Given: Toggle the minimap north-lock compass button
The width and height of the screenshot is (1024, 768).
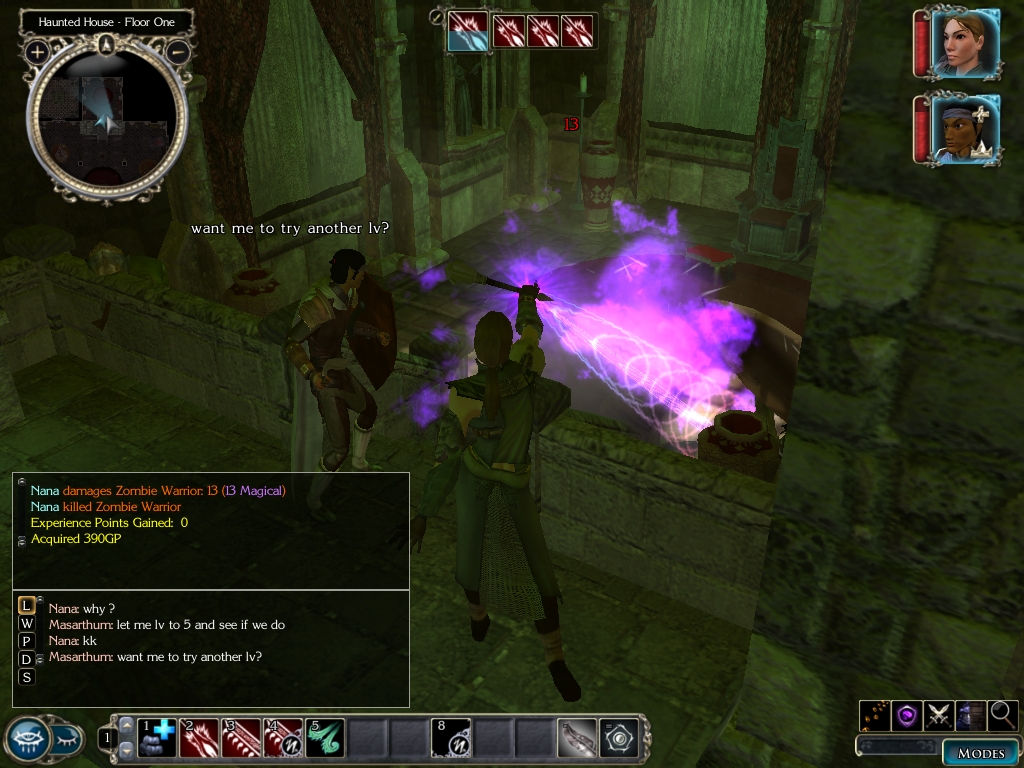Looking at the screenshot, I should 107,44.
